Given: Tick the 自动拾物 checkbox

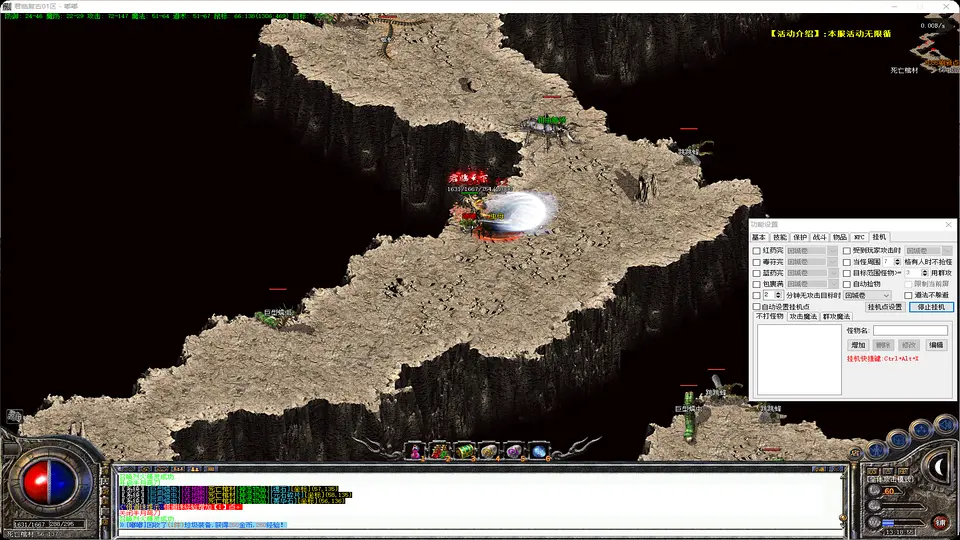Looking at the screenshot, I should pyautogui.click(x=847, y=284).
